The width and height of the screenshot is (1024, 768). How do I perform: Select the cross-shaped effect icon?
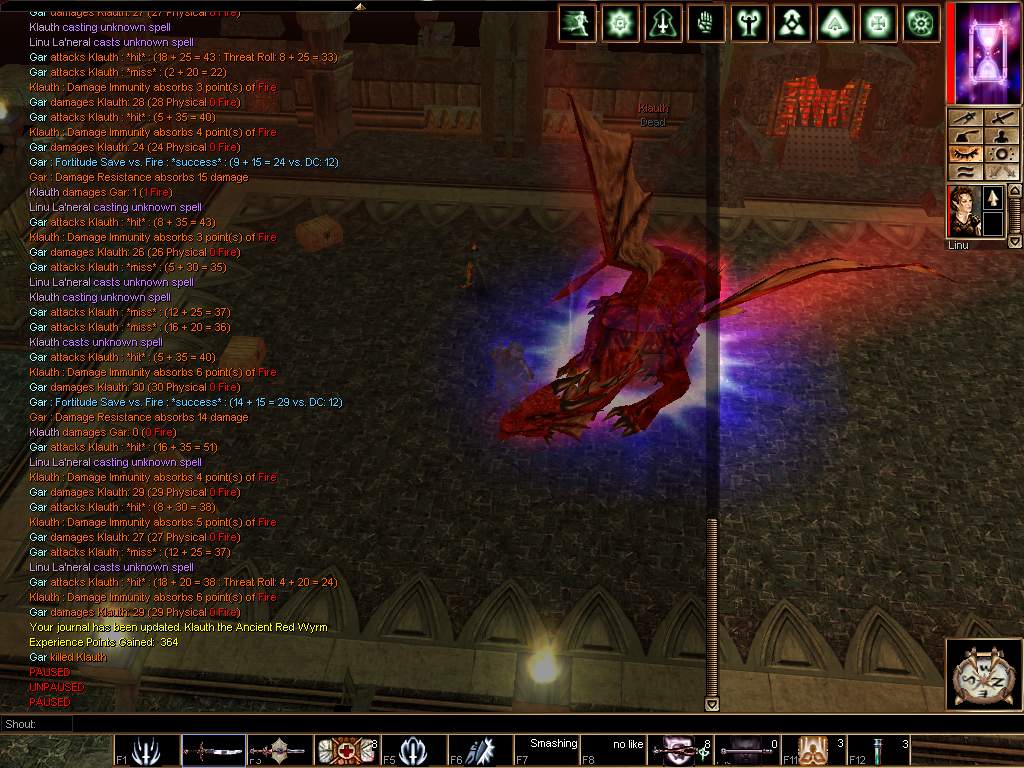click(x=879, y=22)
